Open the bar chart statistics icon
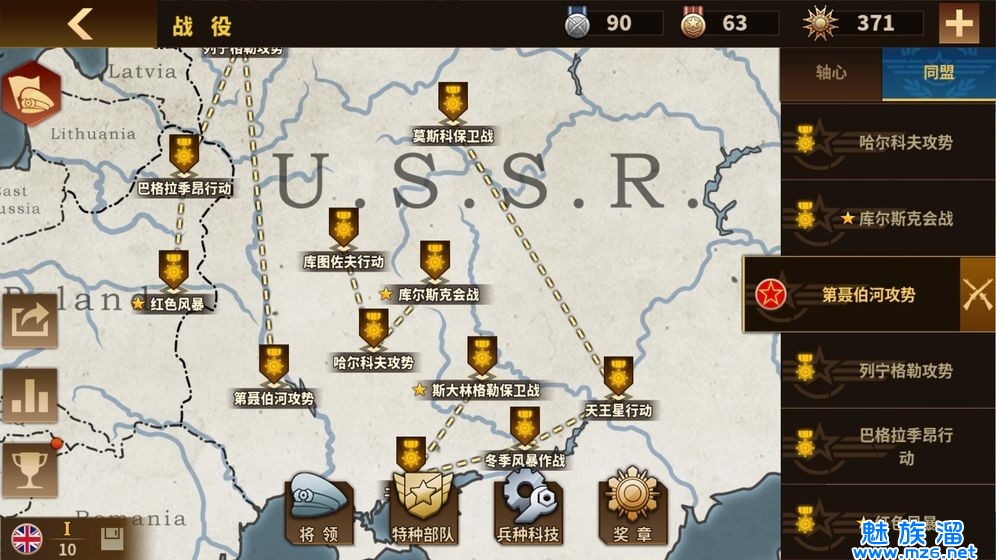Screen dimensions: 996x560 coord(30,396)
